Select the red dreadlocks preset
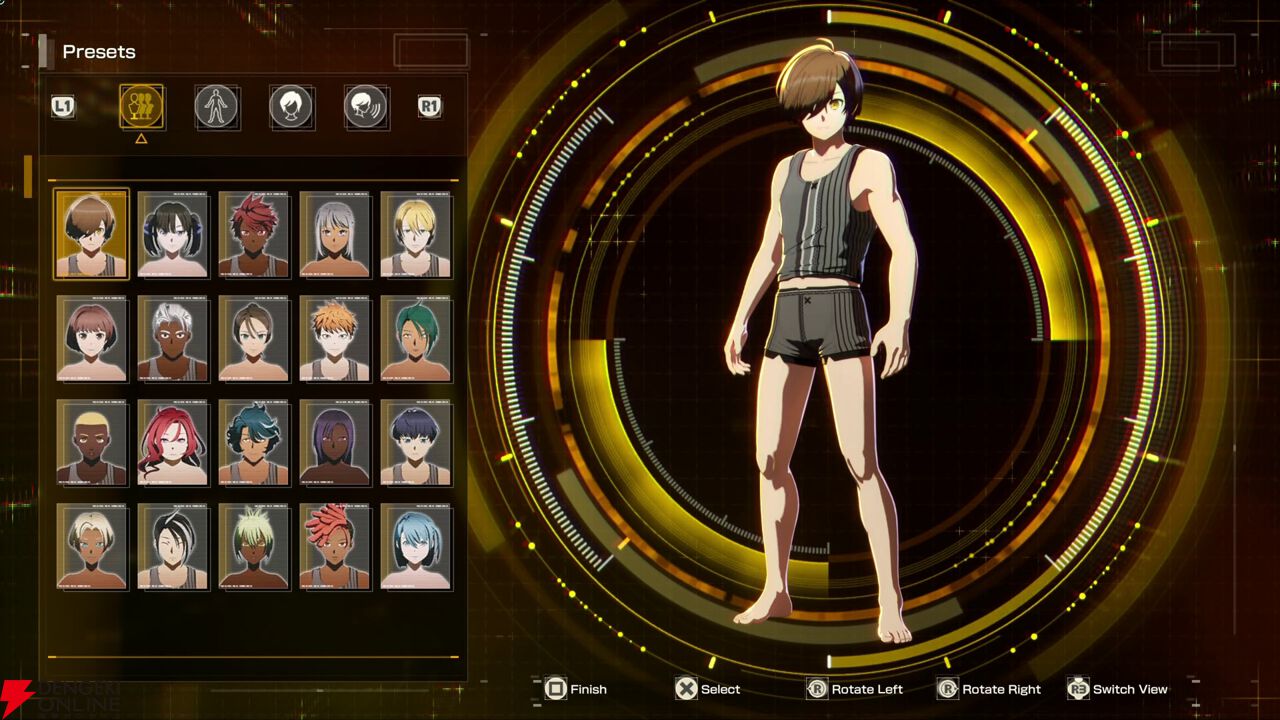Image resolution: width=1280 pixels, height=720 pixels. coord(335,546)
